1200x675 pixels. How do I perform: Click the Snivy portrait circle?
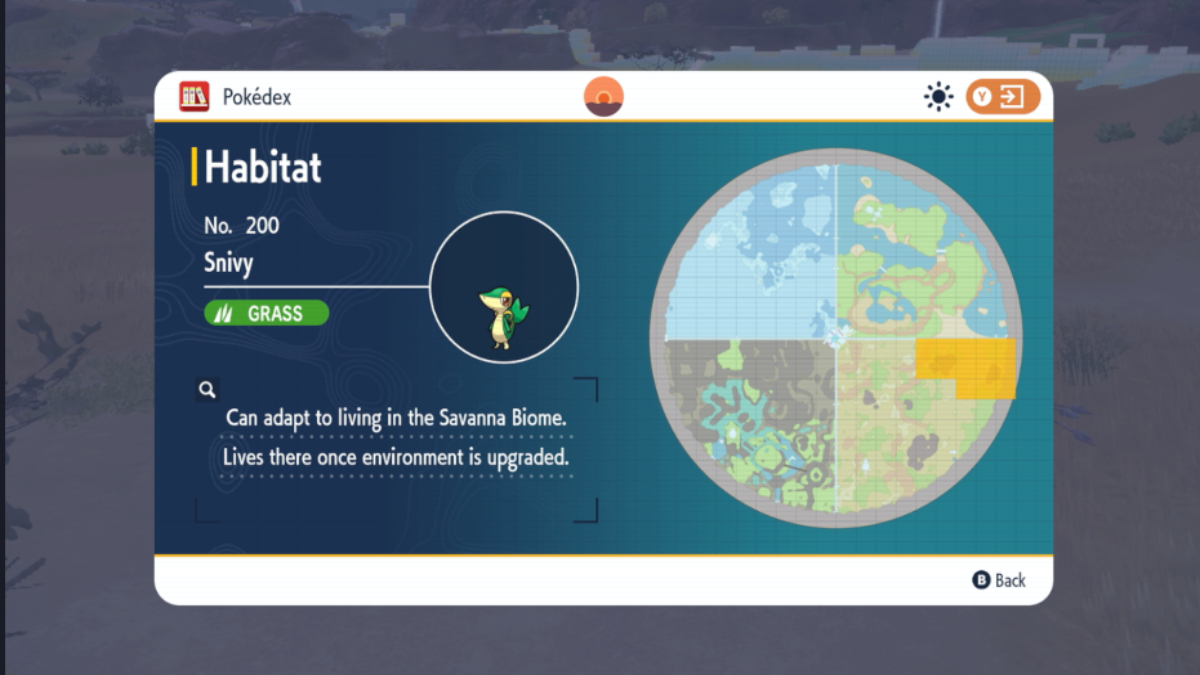coord(504,288)
